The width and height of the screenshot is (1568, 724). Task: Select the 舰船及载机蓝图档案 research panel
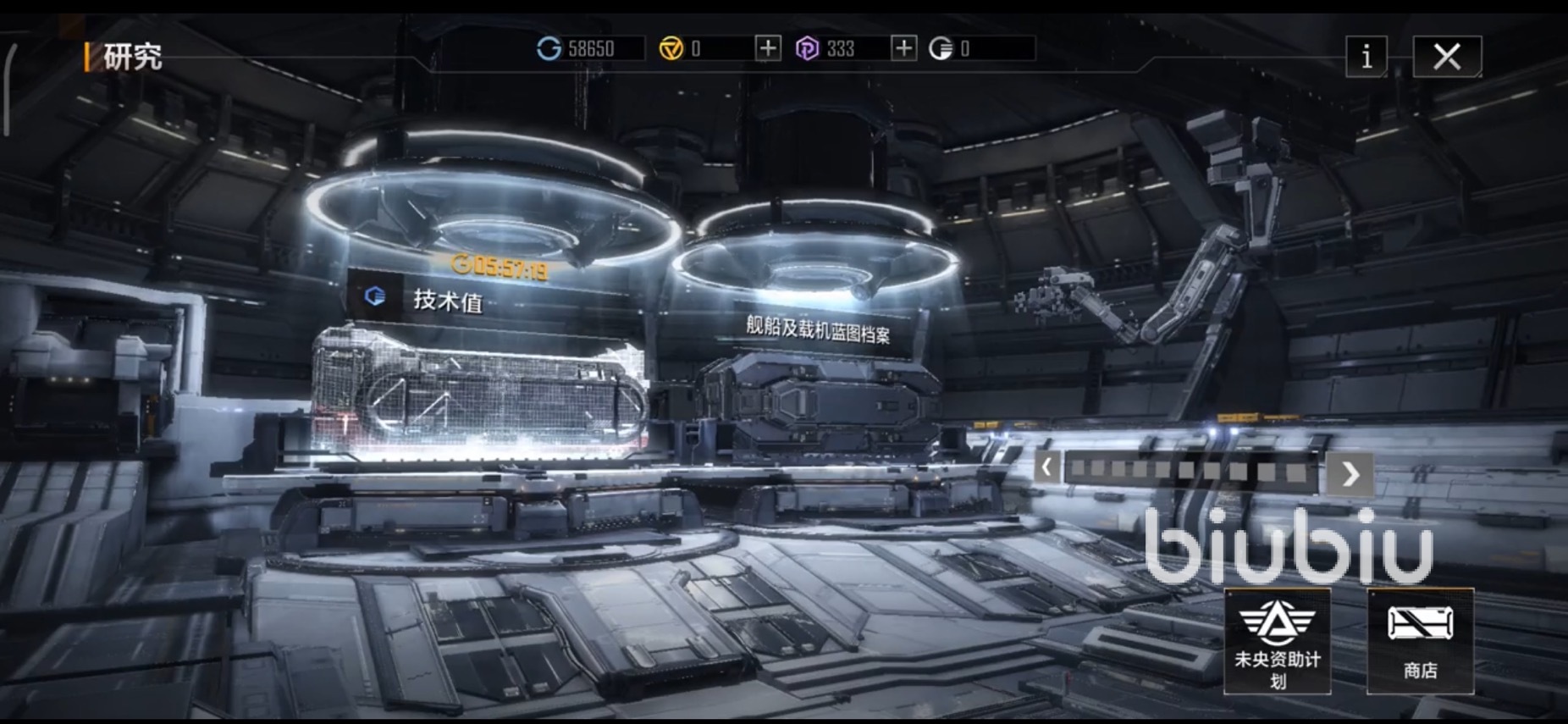(x=817, y=328)
